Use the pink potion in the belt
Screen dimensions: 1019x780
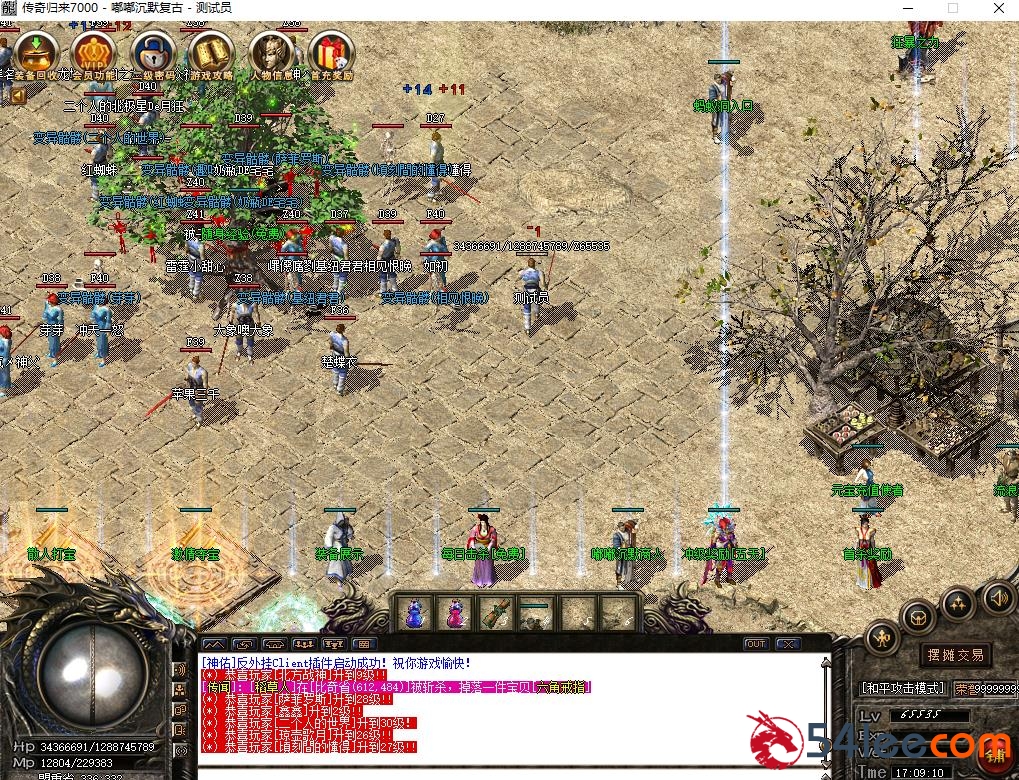[455, 614]
